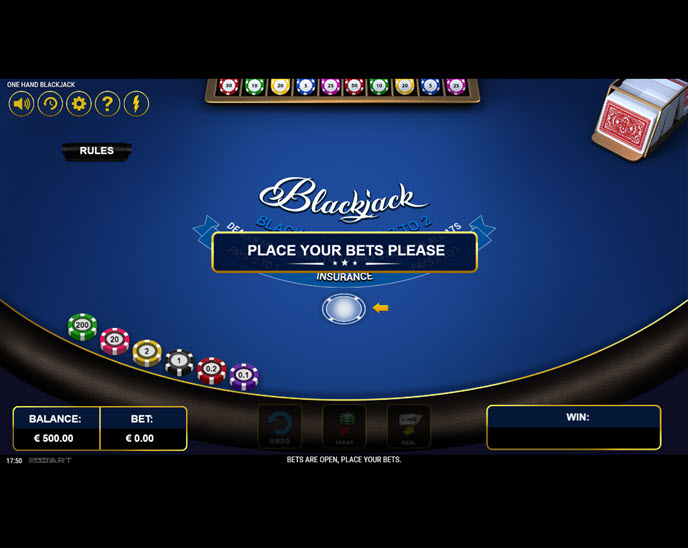This screenshot has height=548, width=688.
Task: Clear bets with the Clear button
Action: [x=344, y=426]
